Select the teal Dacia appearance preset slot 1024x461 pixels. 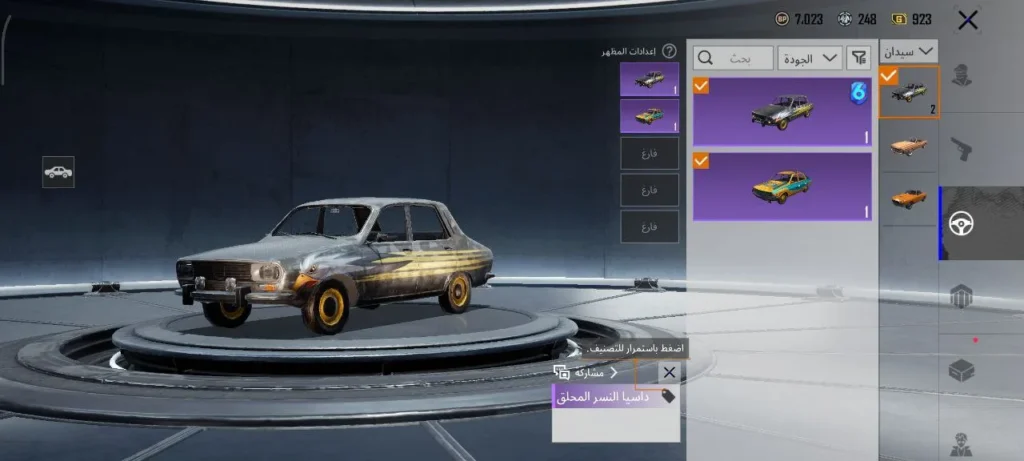(649, 115)
